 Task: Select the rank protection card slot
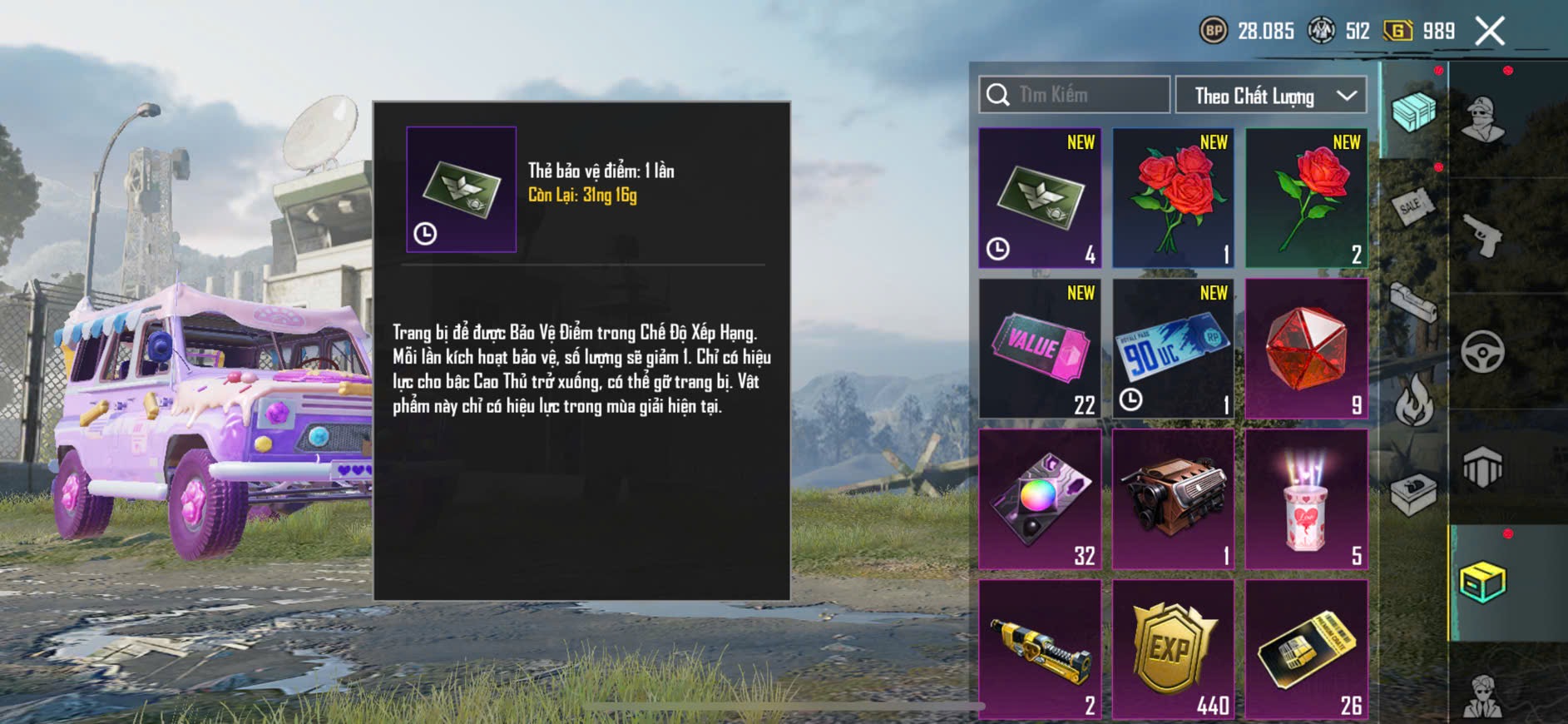pyautogui.click(x=1040, y=198)
